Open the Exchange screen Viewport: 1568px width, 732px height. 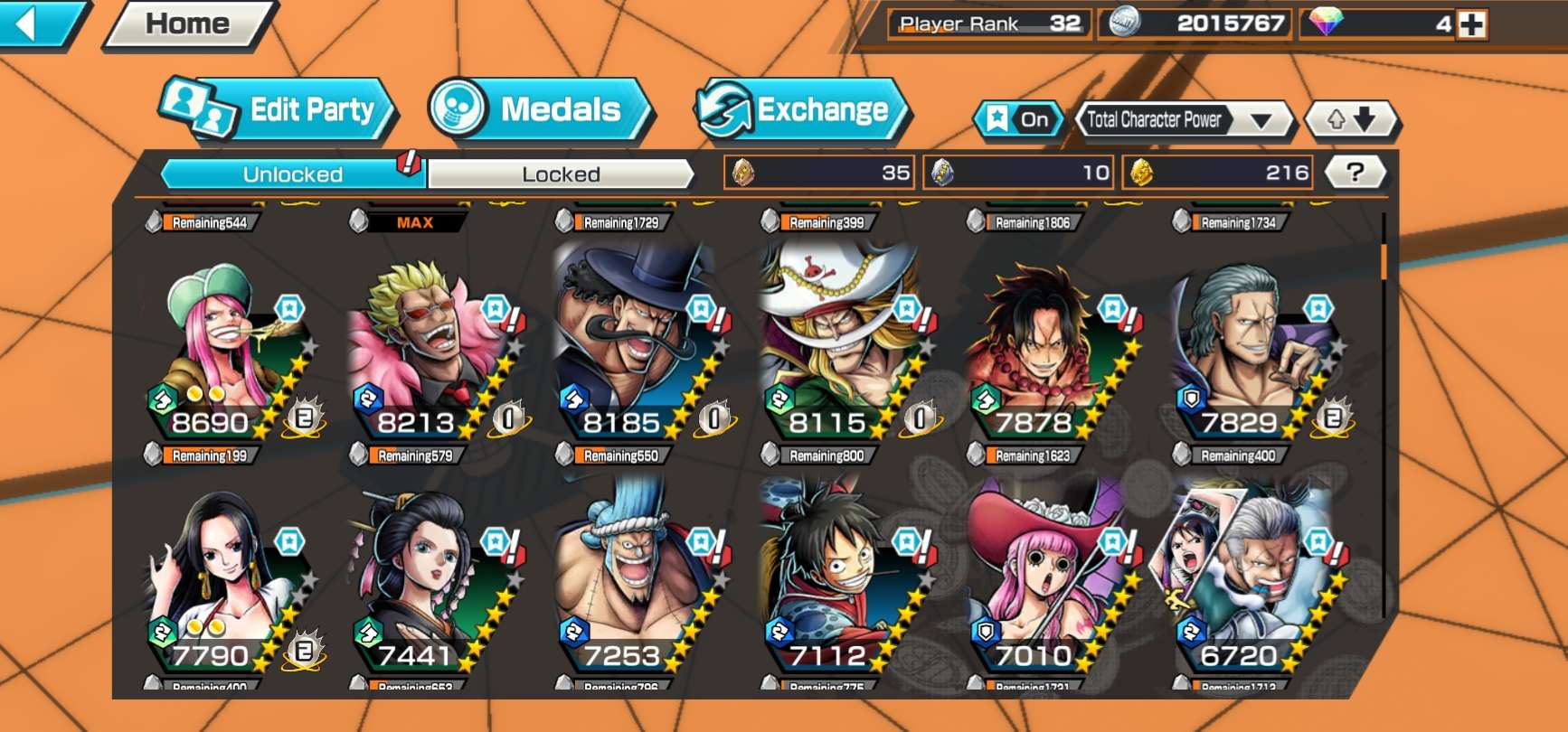pos(801,110)
